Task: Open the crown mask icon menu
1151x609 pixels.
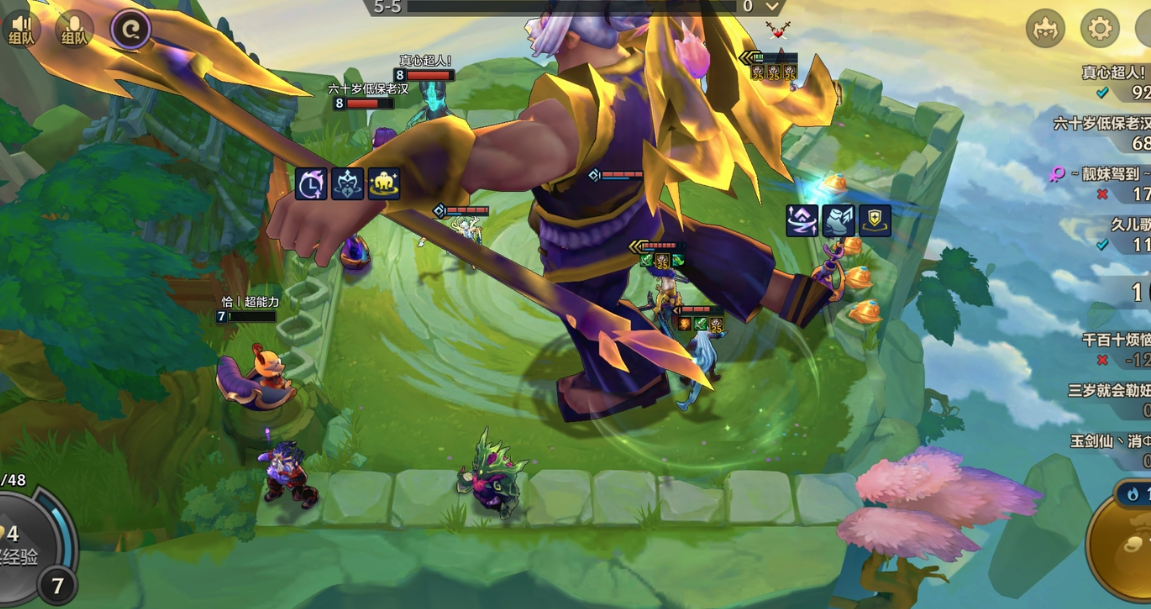Action: click(x=1045, y=29)
